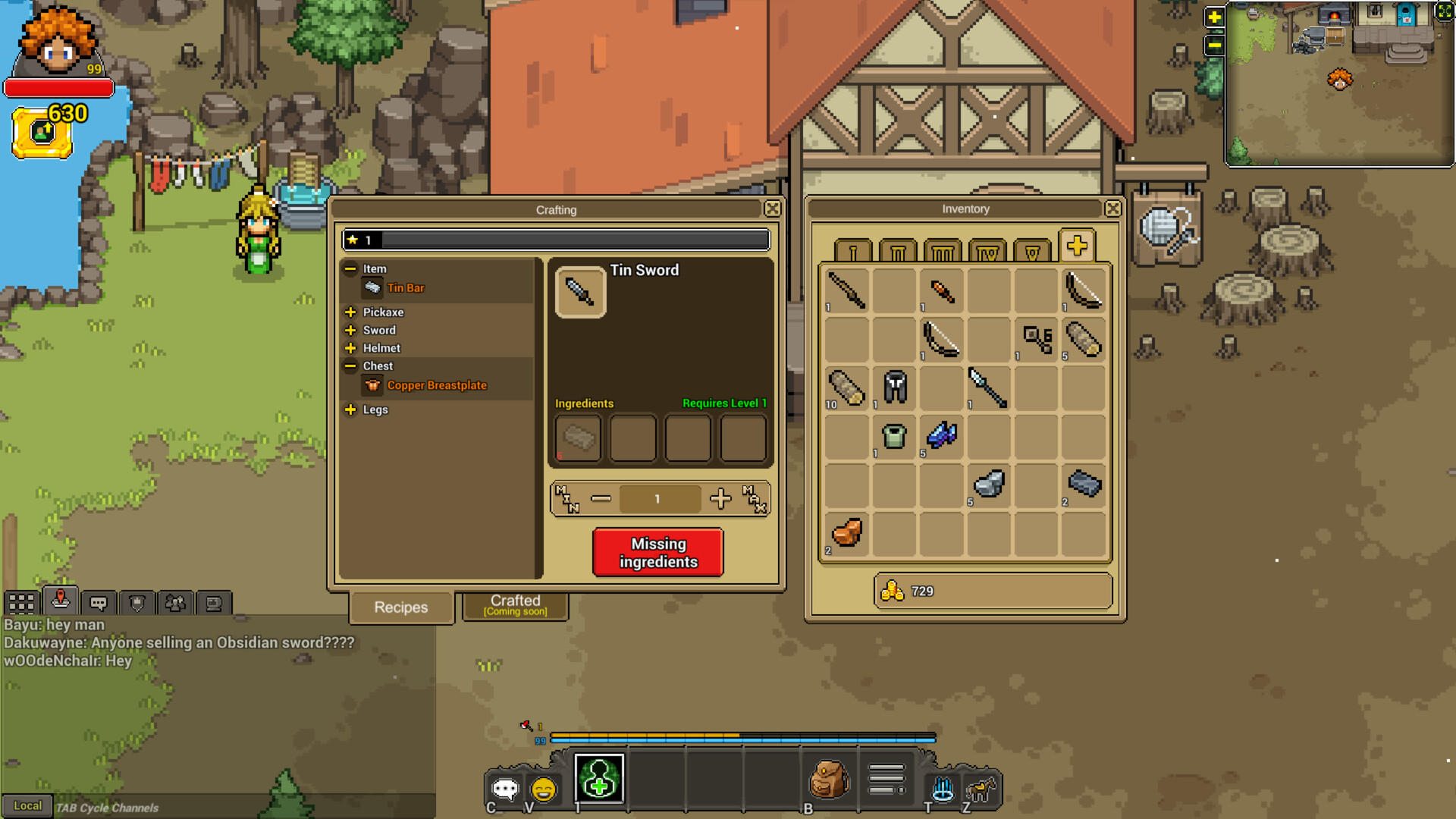Zoom in the minimap with the yellow plus toggle
Viewport: 1456px width, 819px height.
click(1213, 15)
